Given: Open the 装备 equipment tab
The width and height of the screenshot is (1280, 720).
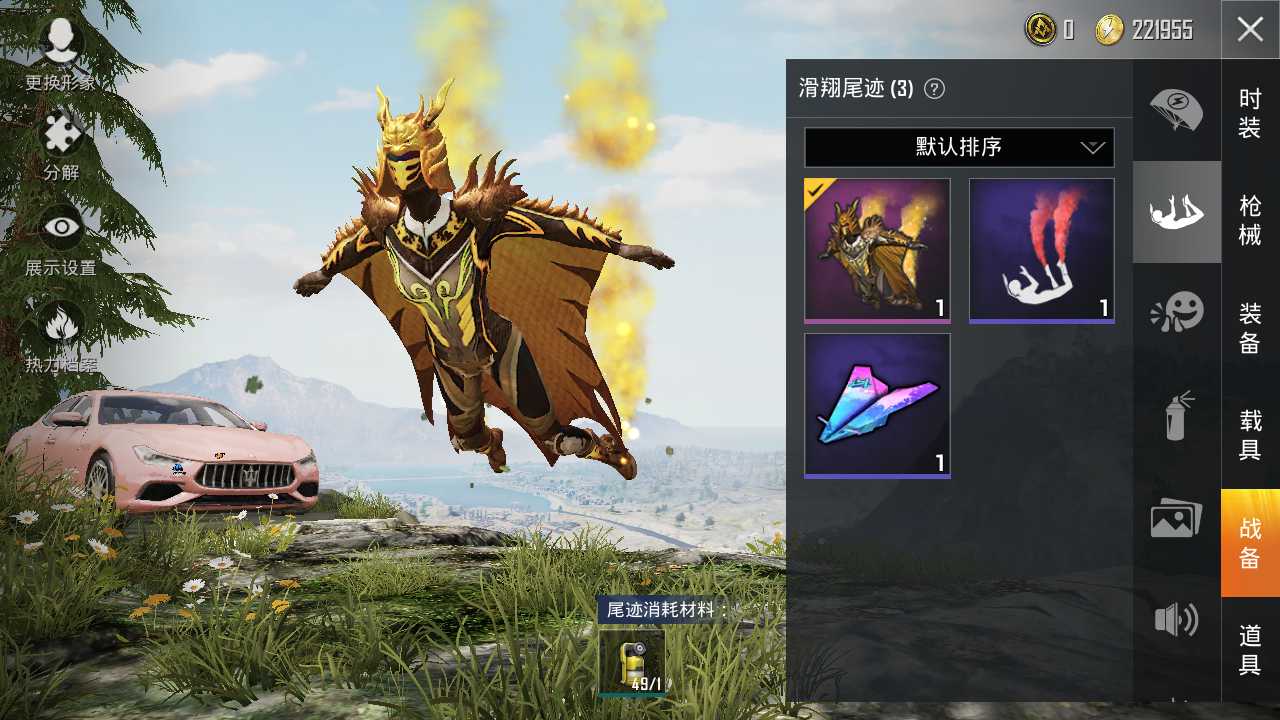Looking at the screenshot, I should (1250, 328).
